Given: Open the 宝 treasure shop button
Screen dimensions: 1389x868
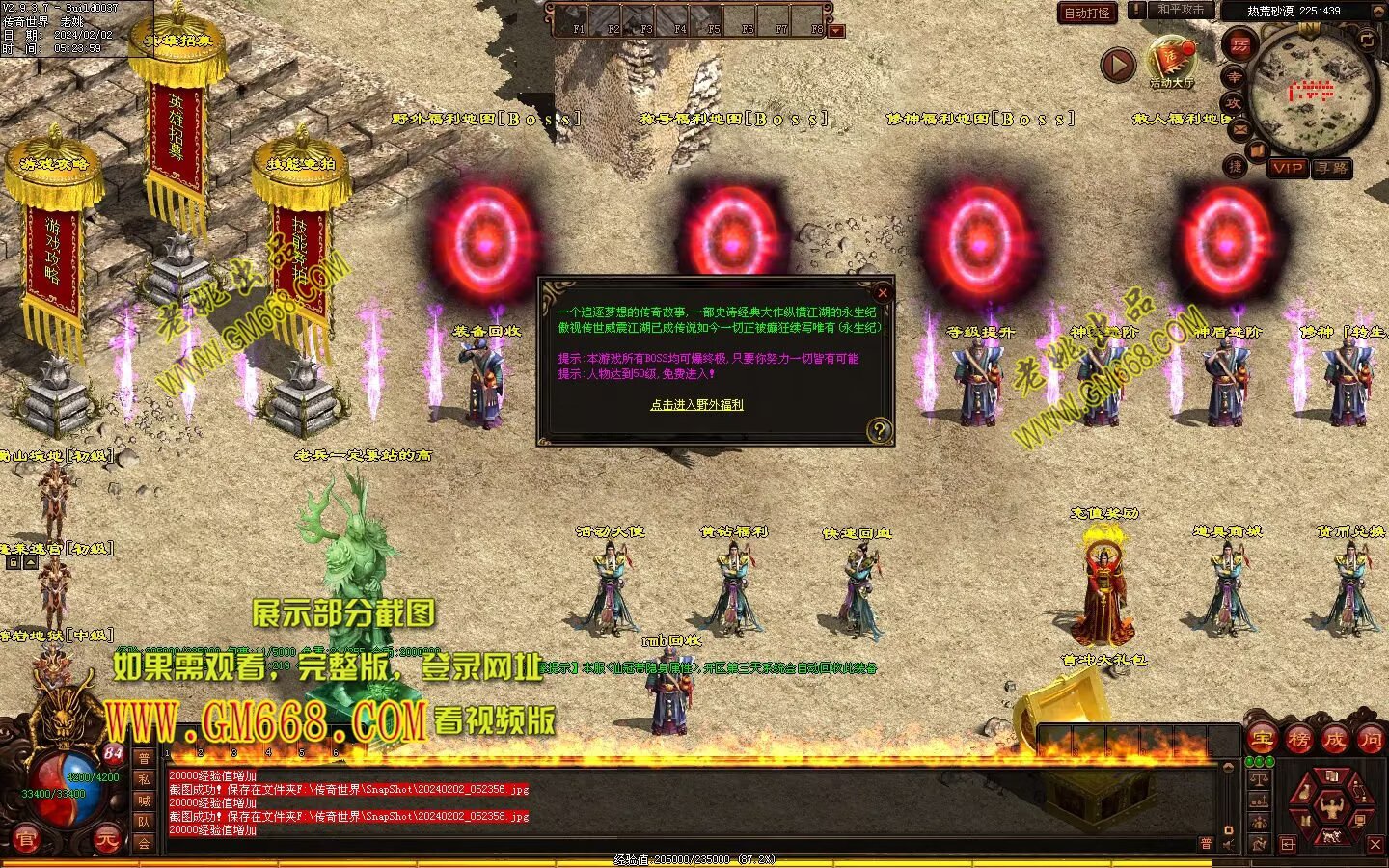Looking at the screenshot, I should [1262, 740].
